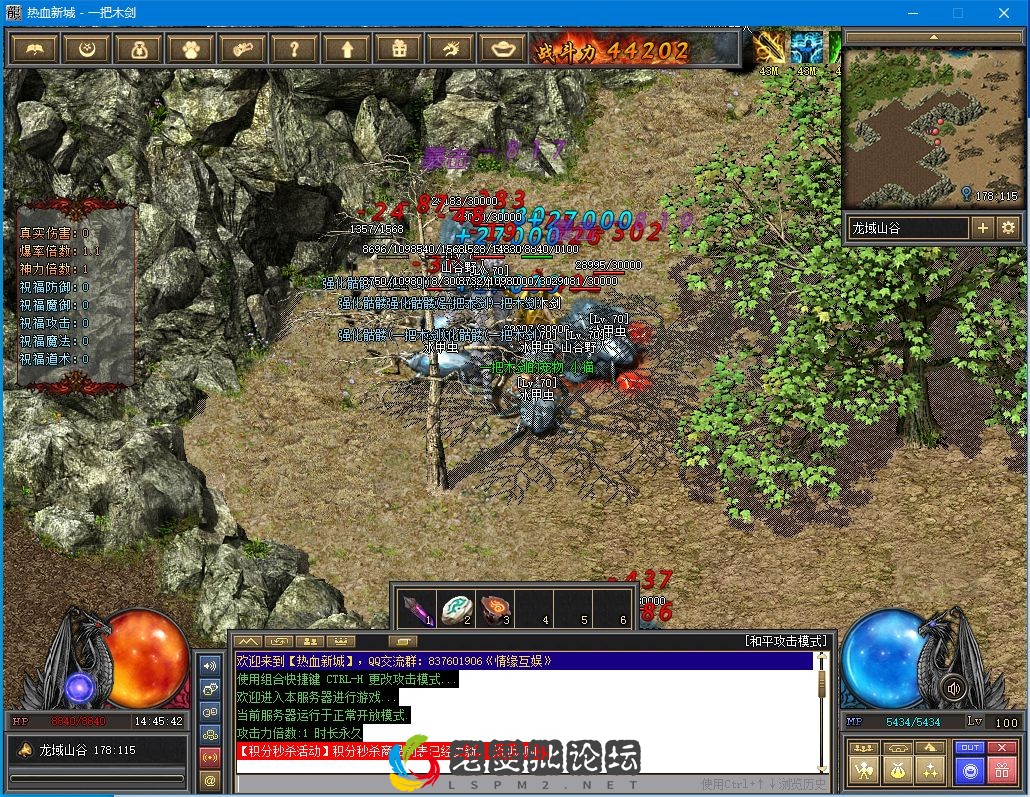1030x797 pixels.
Task: Click the question mark help button
Action: pyautogui.click(x=294, y=48)
